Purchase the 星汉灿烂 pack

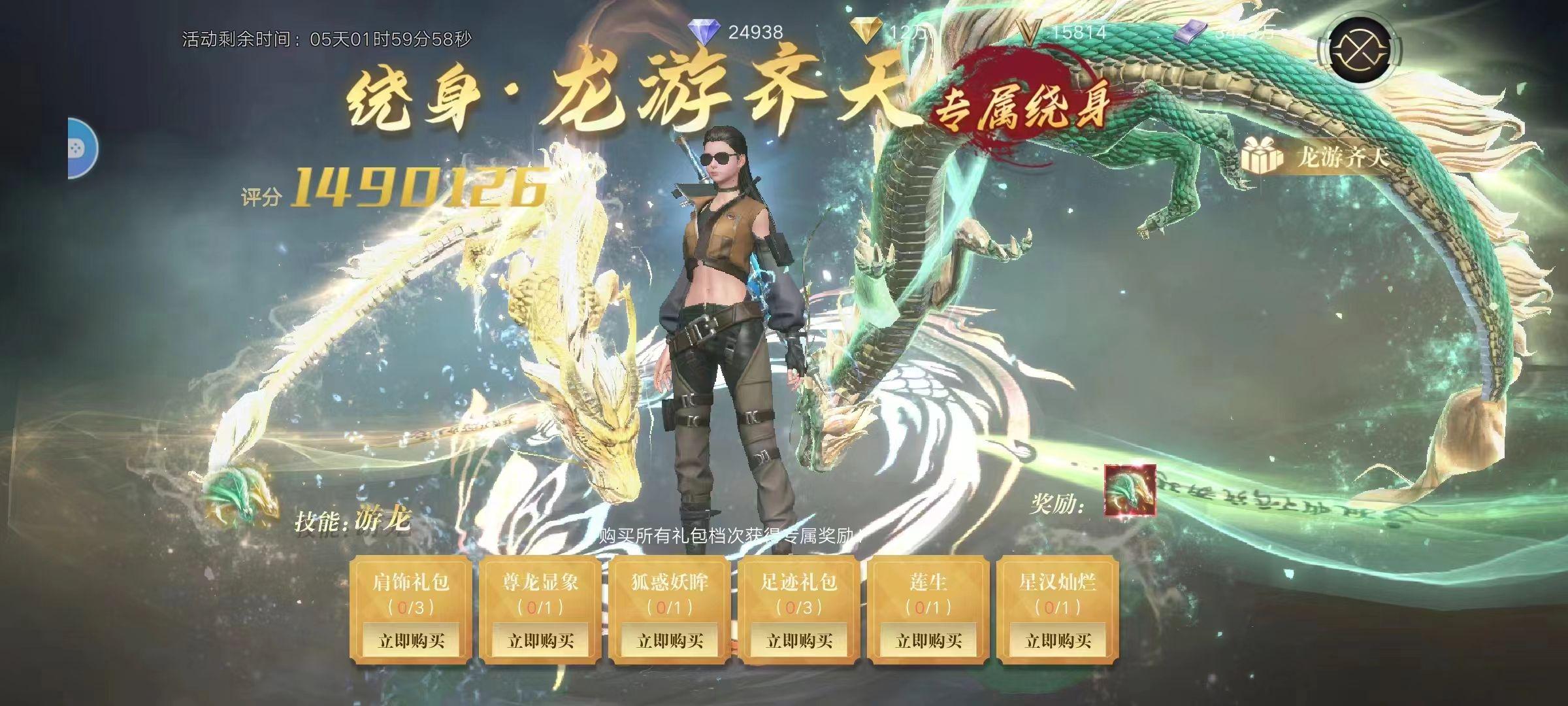[x=1058, y=640]
